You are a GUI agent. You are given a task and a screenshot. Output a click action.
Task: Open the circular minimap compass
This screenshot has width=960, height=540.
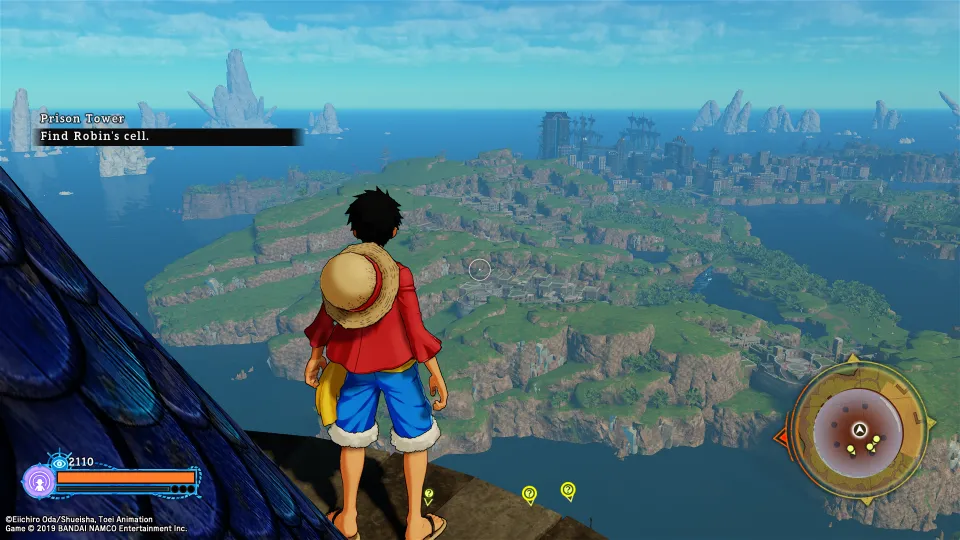point(857,430)
